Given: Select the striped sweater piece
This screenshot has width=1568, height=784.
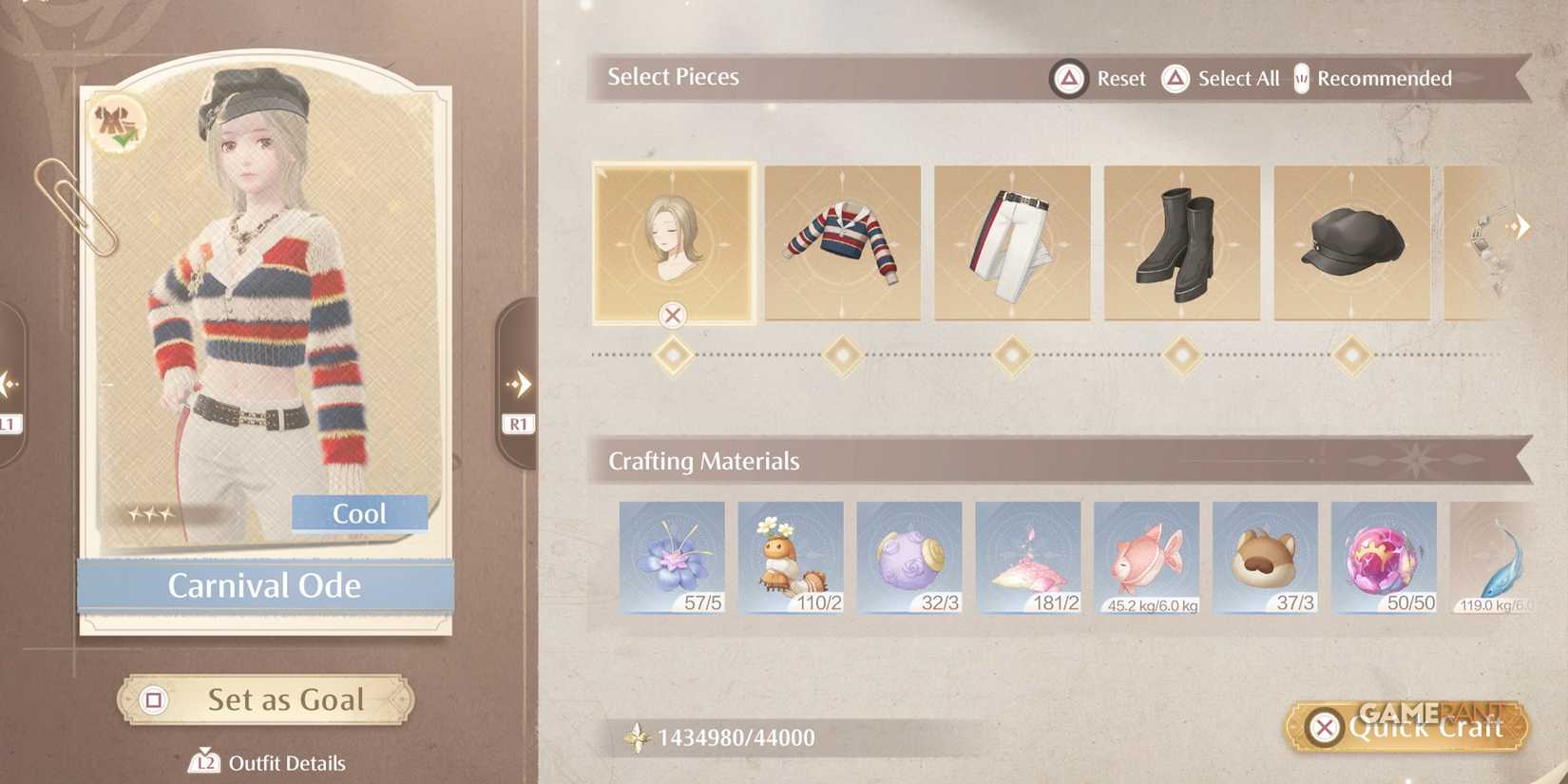Looking at the screenshot, I should 842,243.
